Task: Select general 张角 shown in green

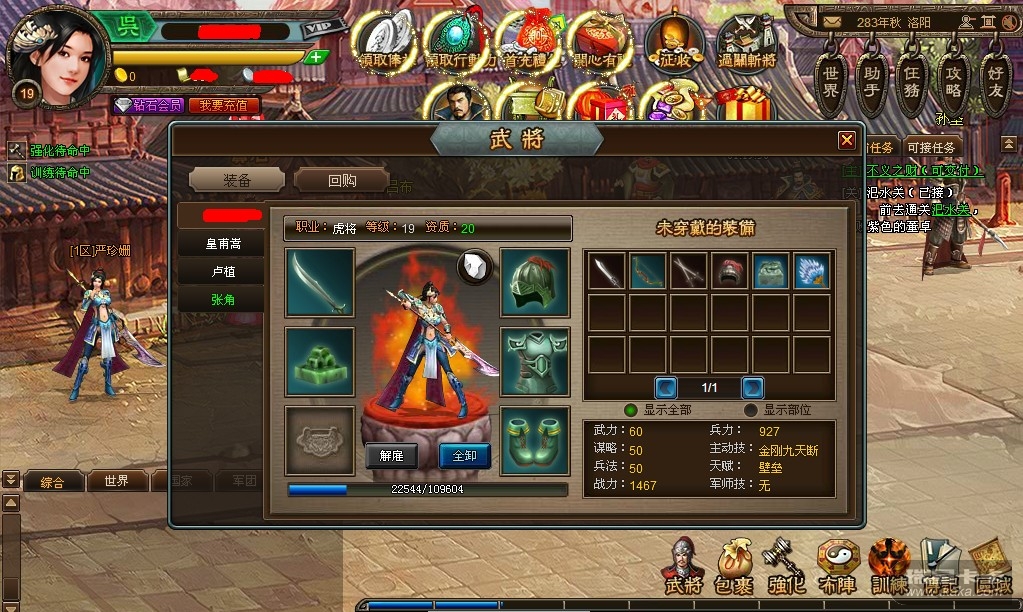Action: point(223,300)
